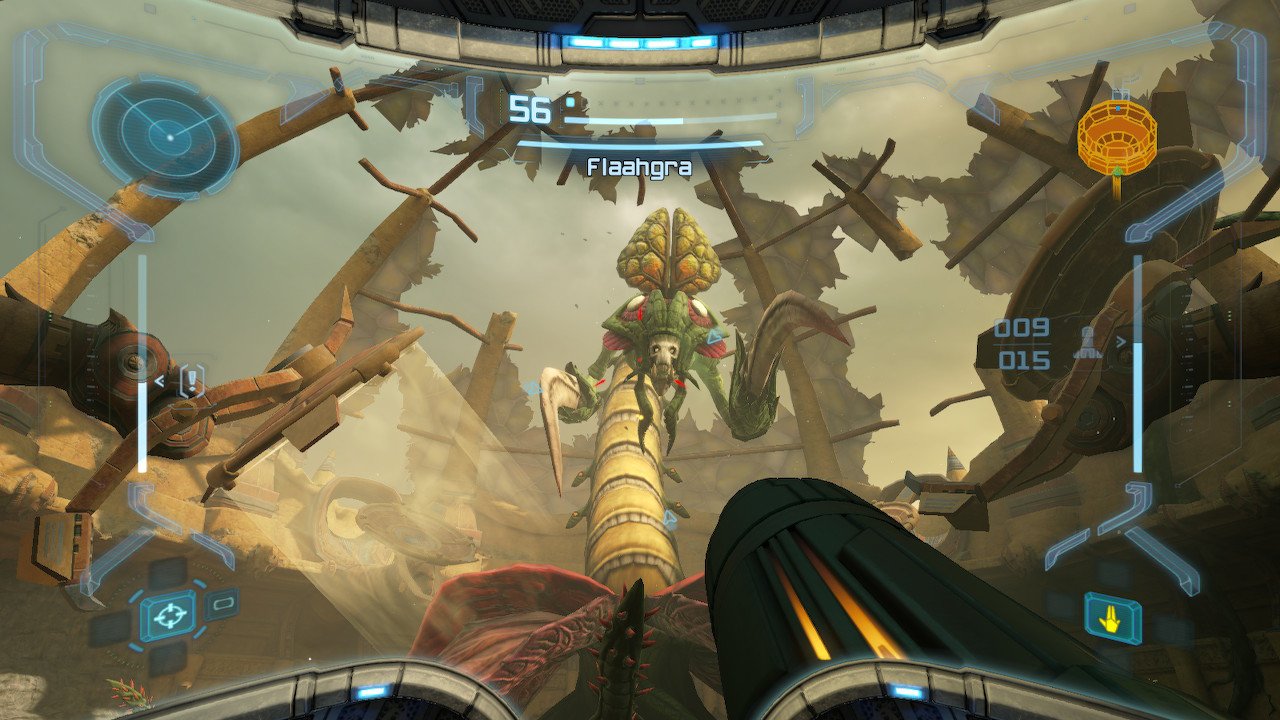Click the energy reading labeled 56
Viewport: 1280px width, 720px height.
pyautogui.click(x=529, y=110)
